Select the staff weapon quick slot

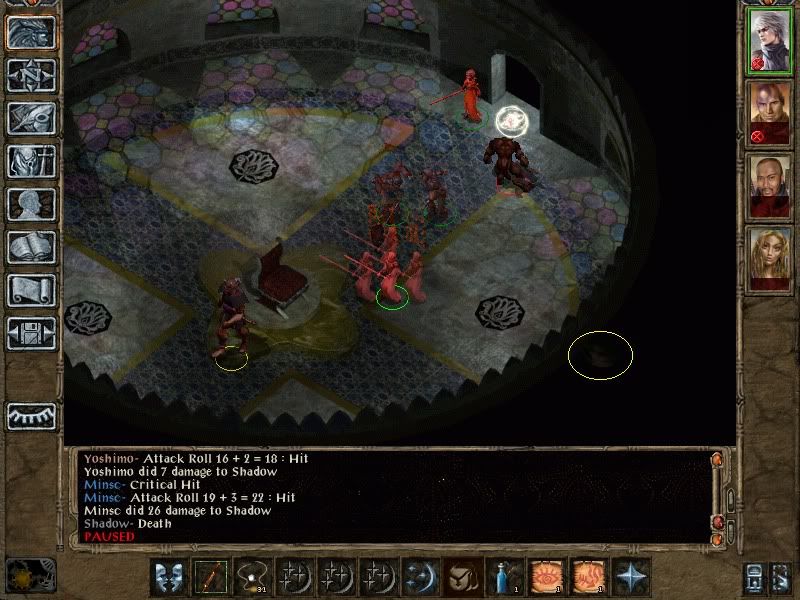coord(211,578)
